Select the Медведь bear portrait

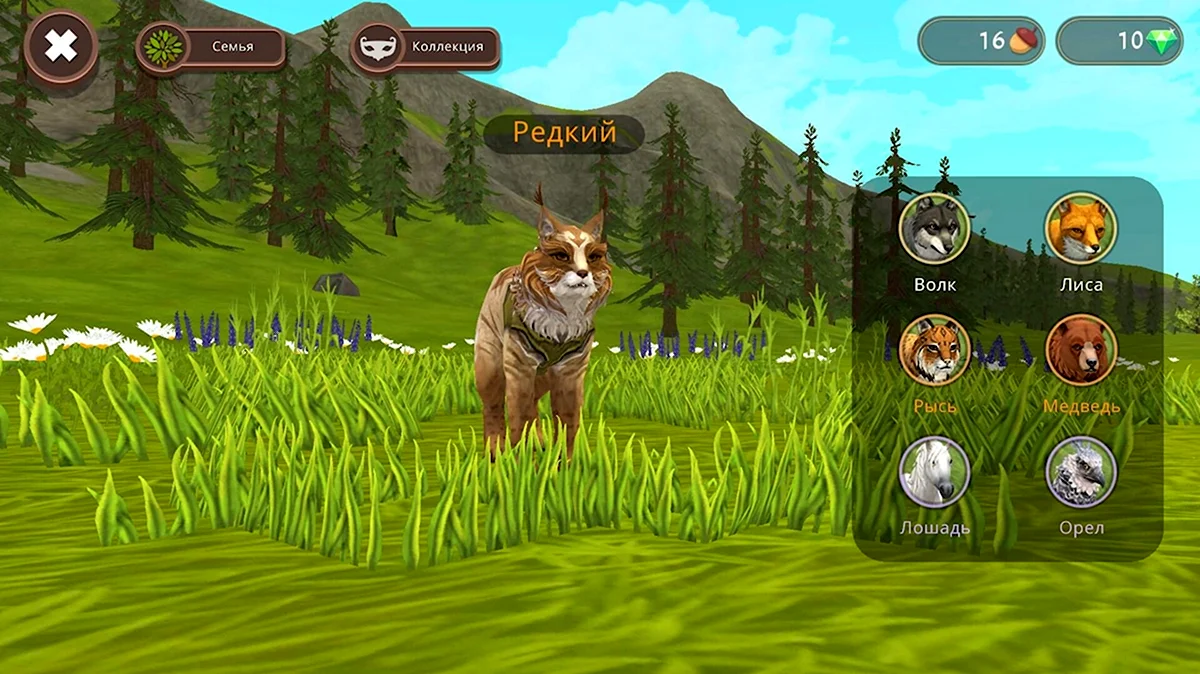click(1081, 351)
